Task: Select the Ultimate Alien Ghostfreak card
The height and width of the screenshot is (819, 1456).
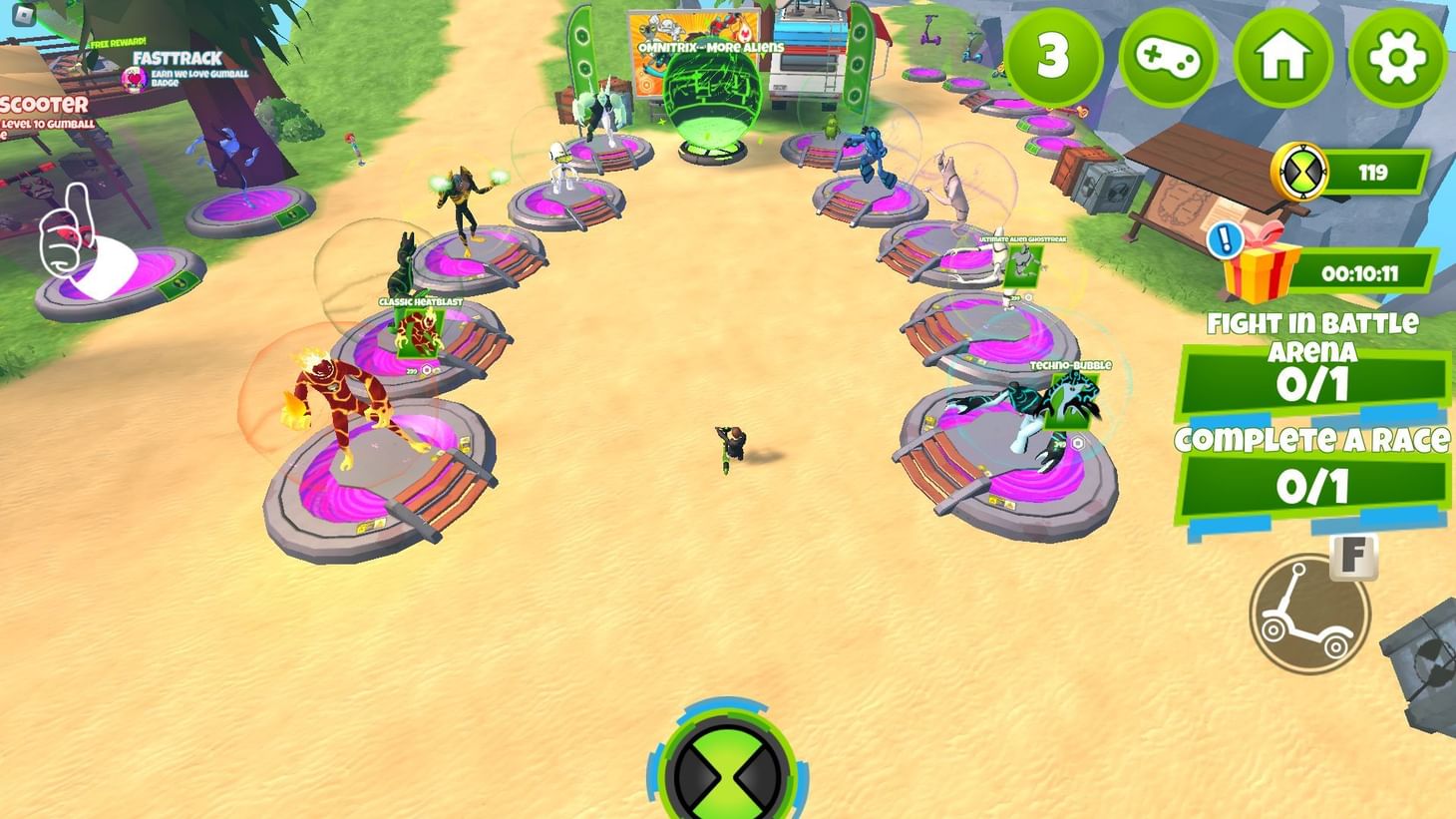Action: [x=1023, y=264]
